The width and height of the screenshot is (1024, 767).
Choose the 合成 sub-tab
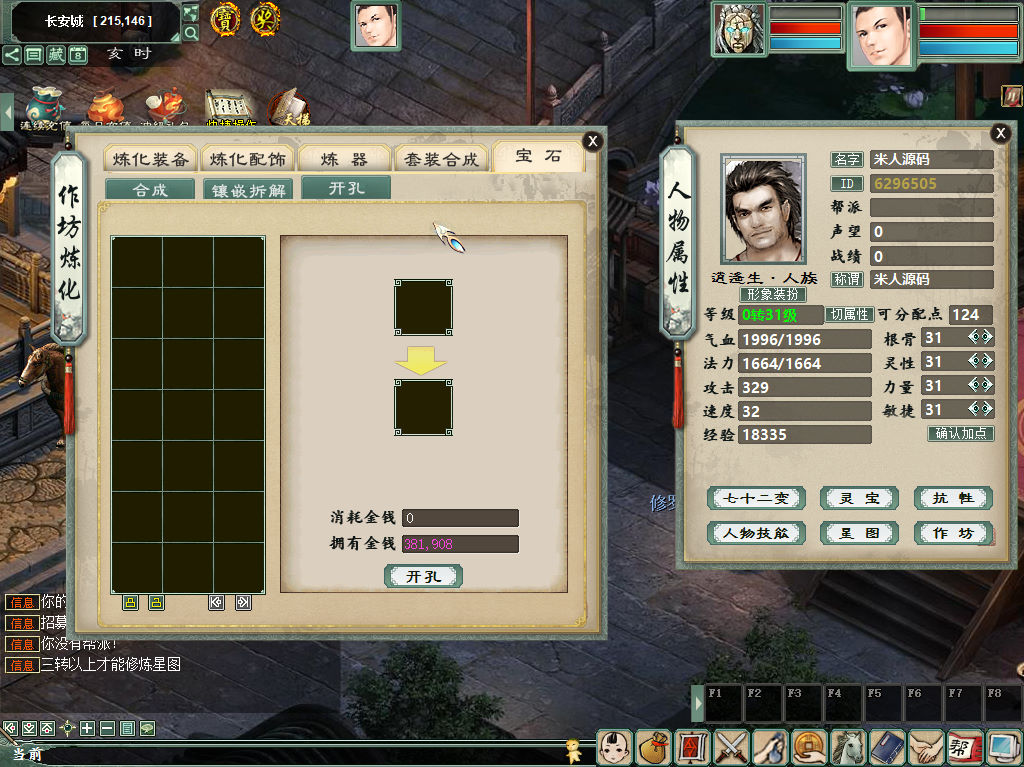pyautogui.click(x=150, y=189)
